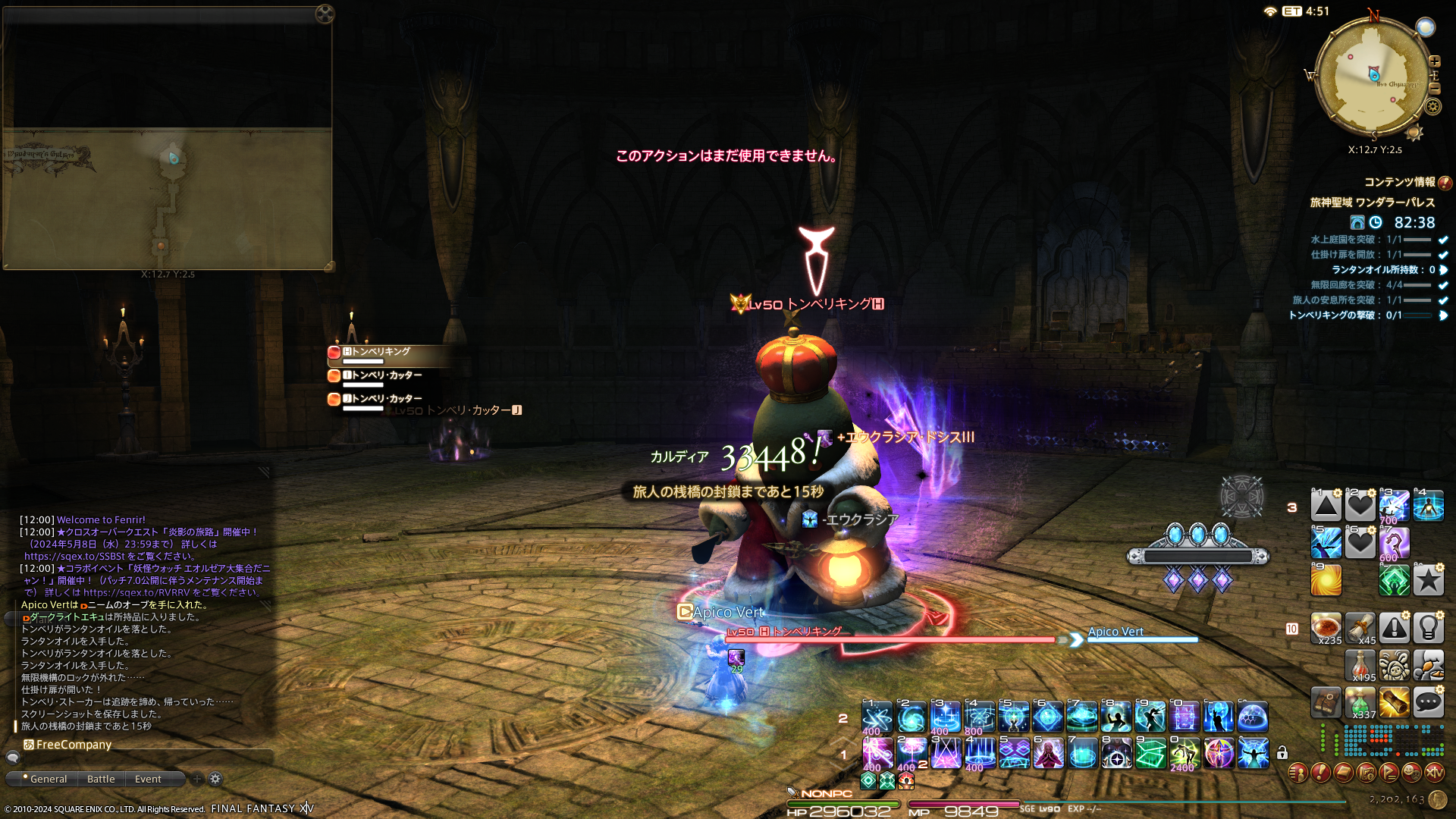Open the Event chat tab
Viewport: 1456px width, 819px height.
[x=148, y=779]
